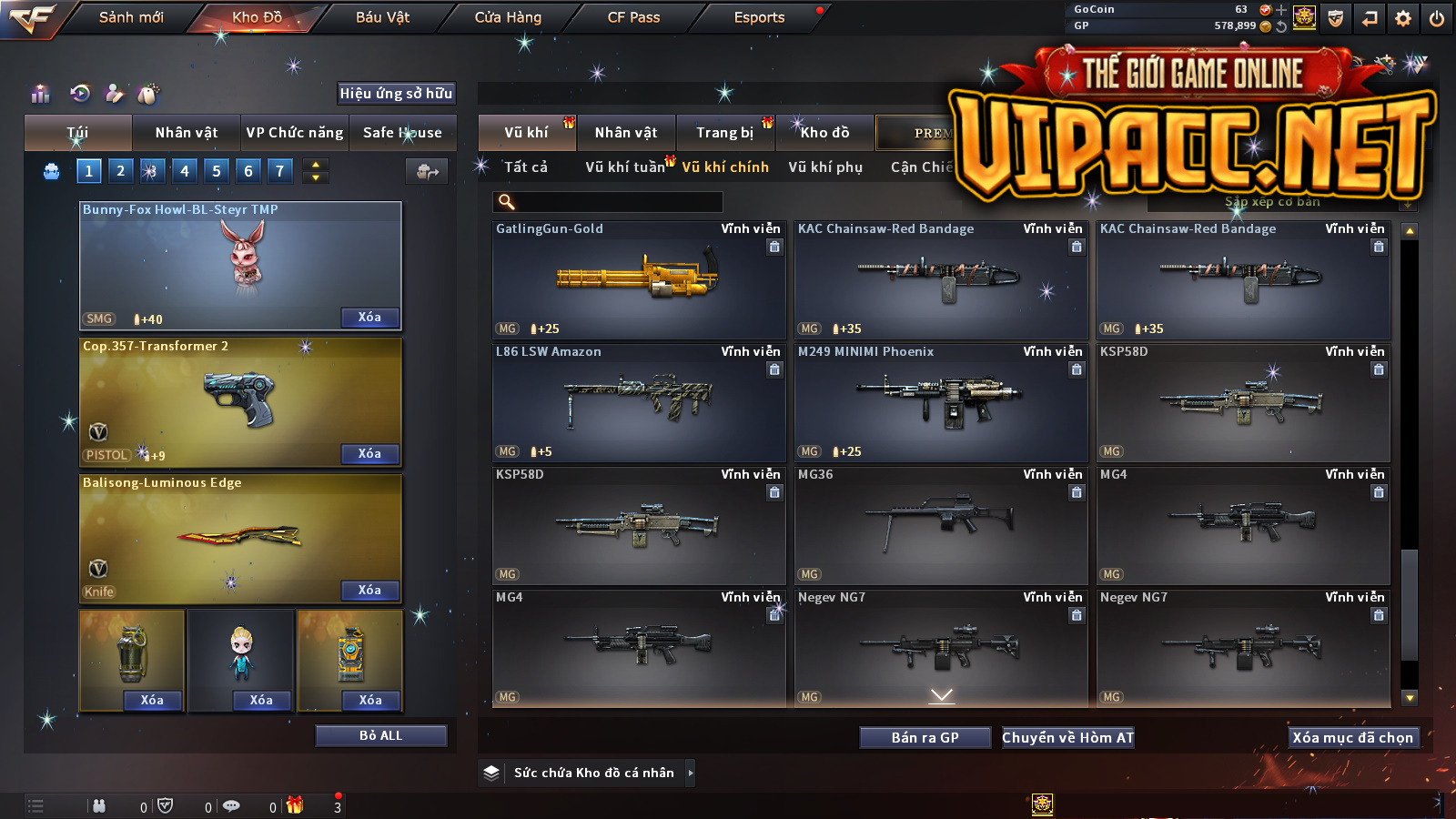The height and width of the screenshot is (819, 1456).
Task: Click Chuyển về Hòm AT button
Action: click(x=1067, y=737)
